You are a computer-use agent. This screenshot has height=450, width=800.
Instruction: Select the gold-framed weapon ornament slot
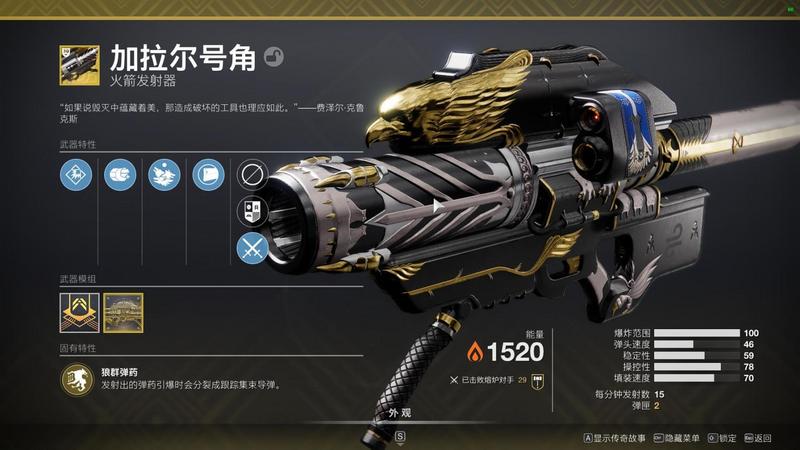click(x=123, y=313)
